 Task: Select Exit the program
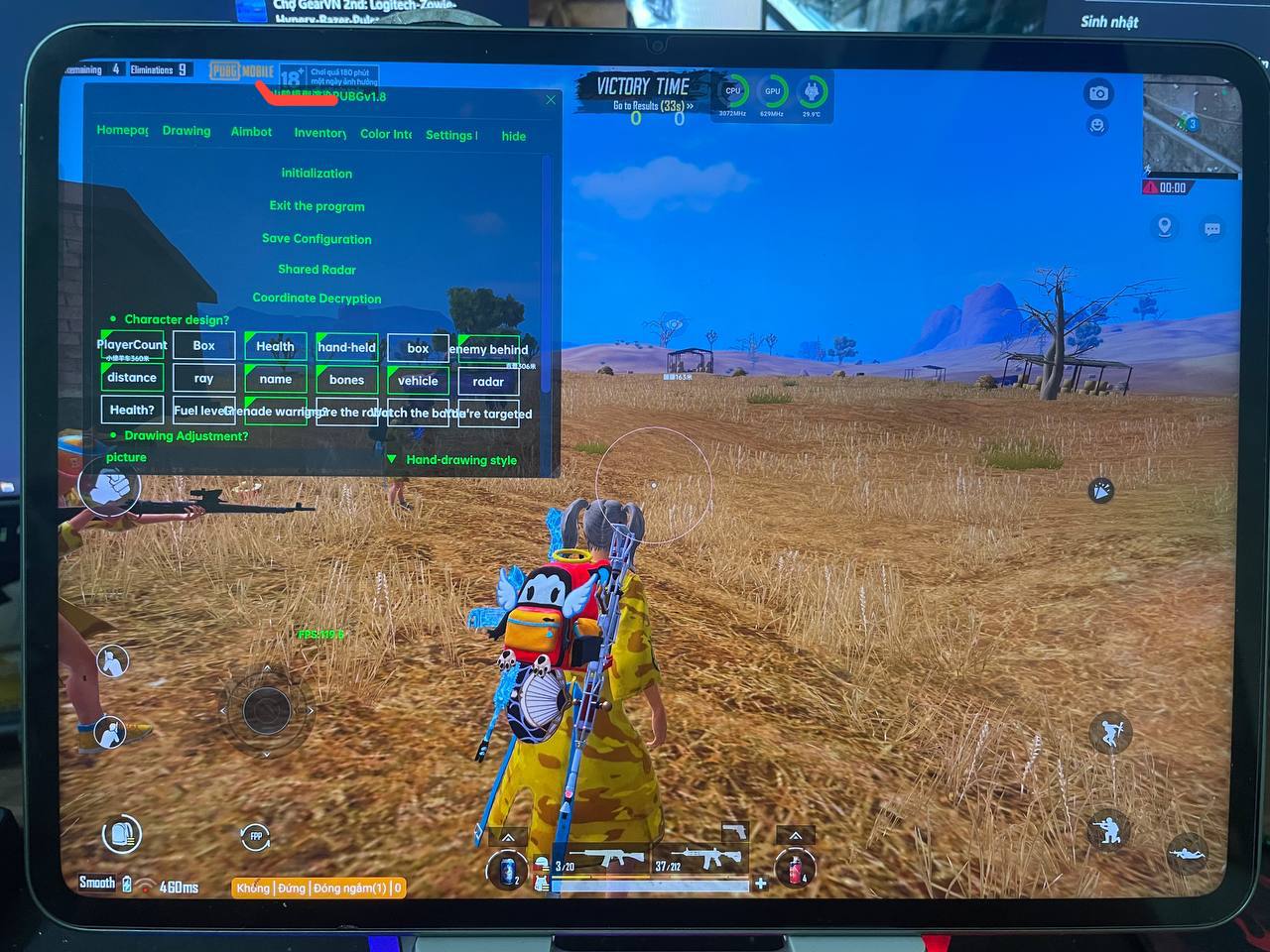pyautogui.click(x=317, y=206)
